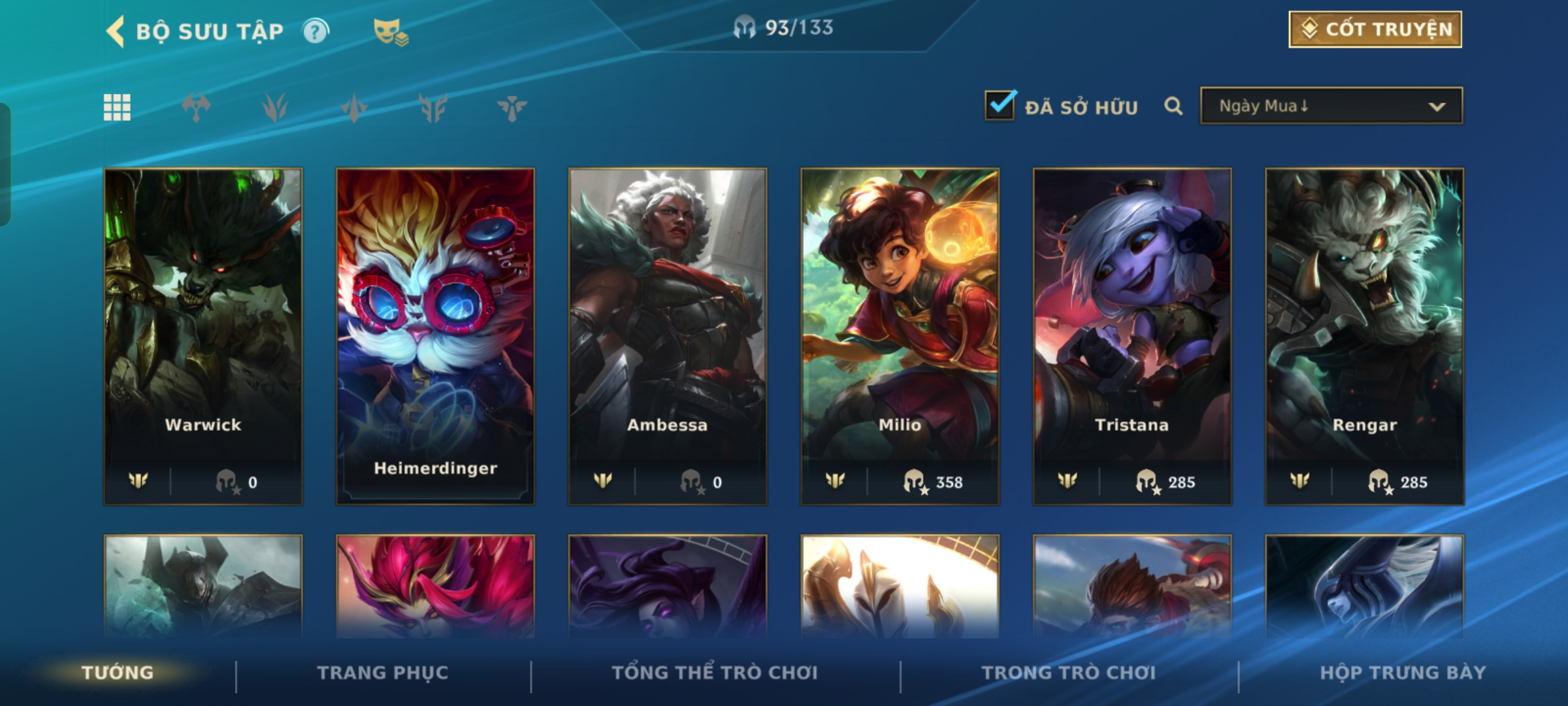Click the mask and coins icon
The width and height of the screenshot is (1568, 706).
(x=390, y=31)
